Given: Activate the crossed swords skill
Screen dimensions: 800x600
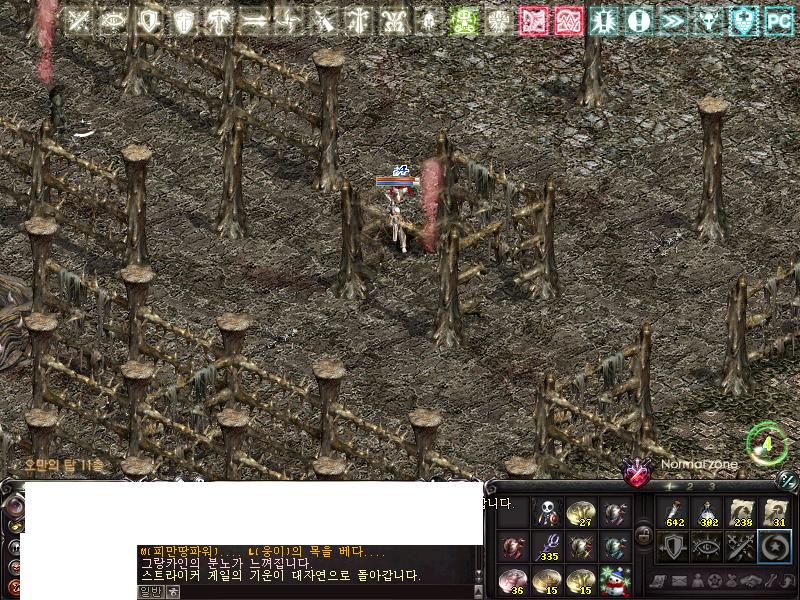Looking at the screenshot, I should pos(741,547).
